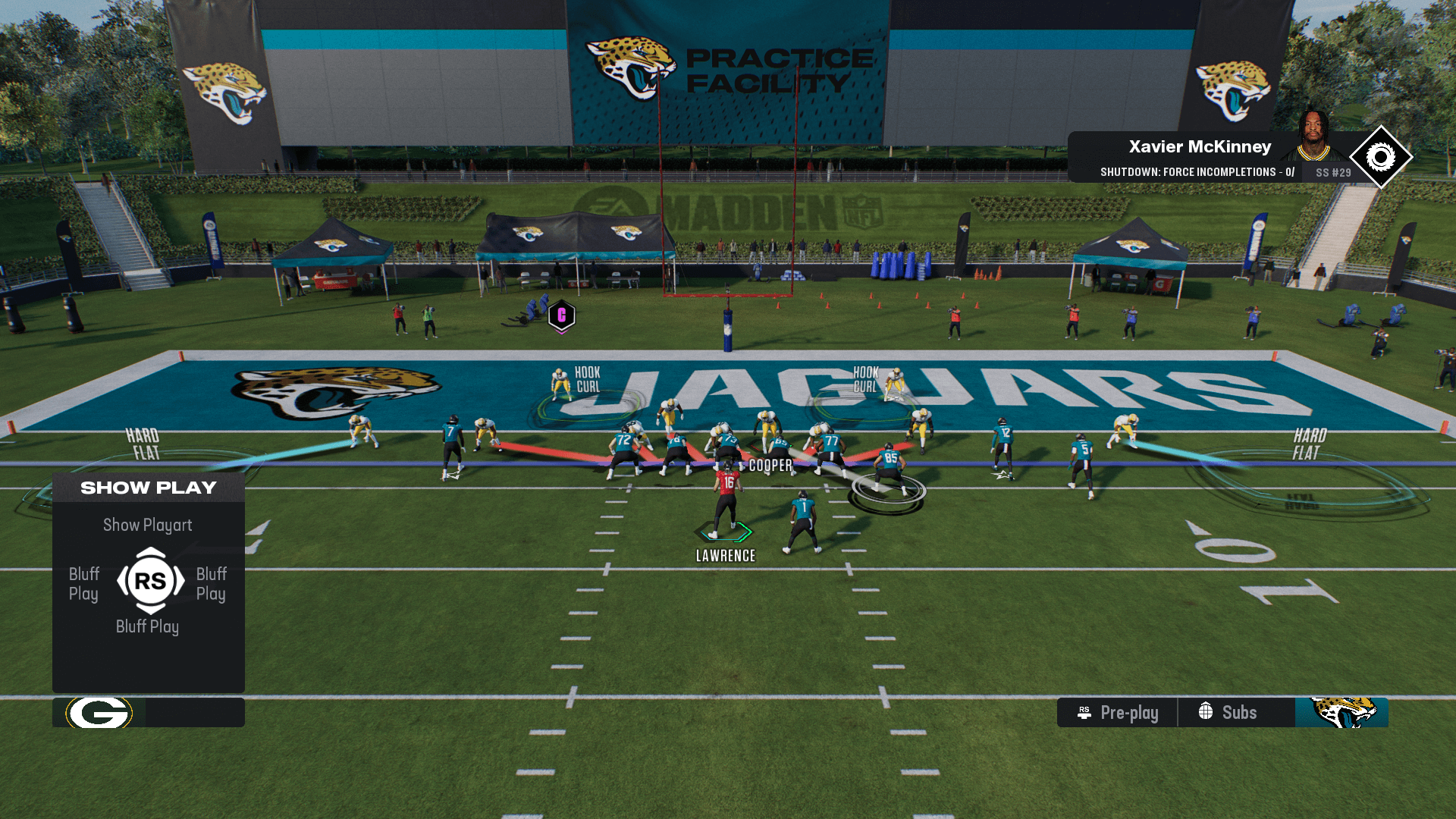Open the Subs menu
This screenshot has height=819, width=1456.
[x=1228, y=713]
